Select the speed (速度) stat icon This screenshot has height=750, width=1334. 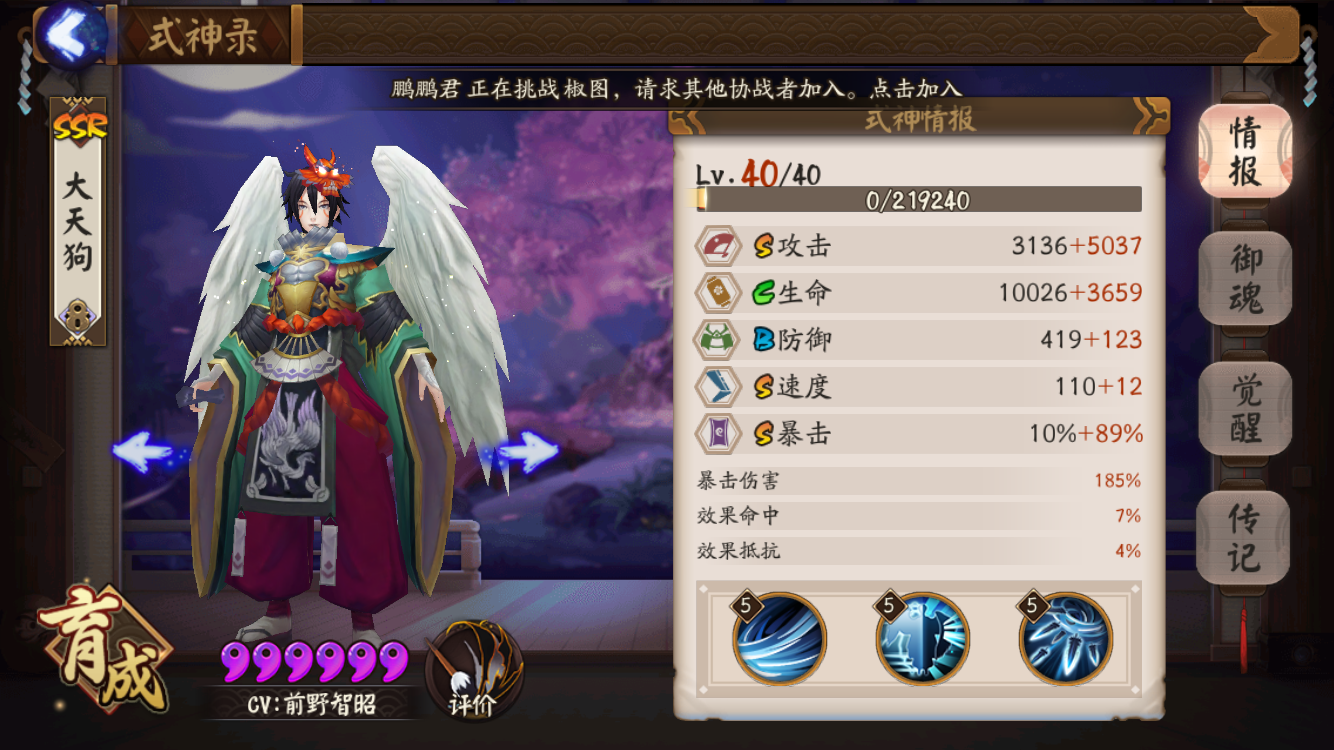(x=720, y=387)
